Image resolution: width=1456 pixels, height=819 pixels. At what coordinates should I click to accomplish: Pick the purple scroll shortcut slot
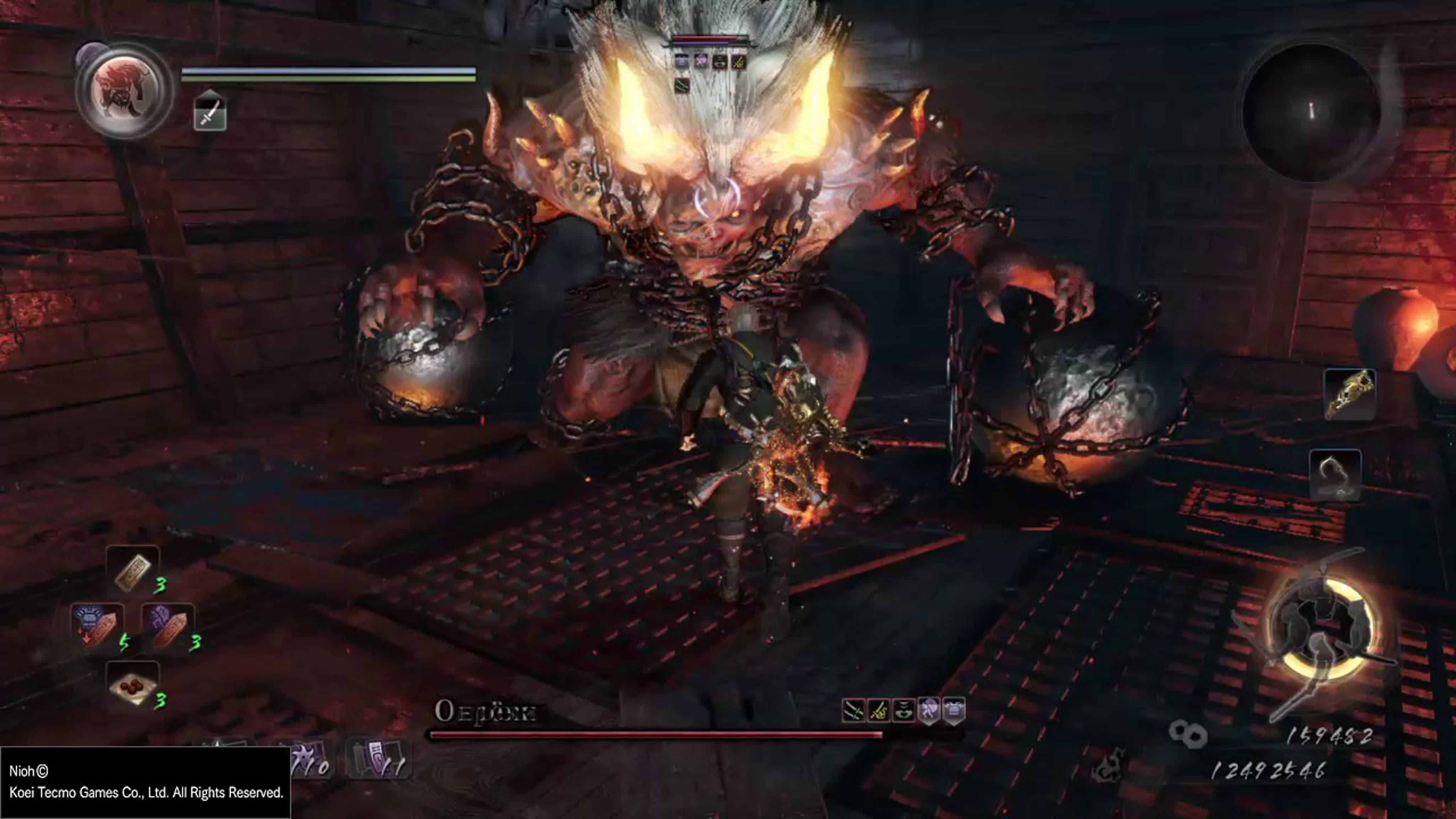click(378, 759)
